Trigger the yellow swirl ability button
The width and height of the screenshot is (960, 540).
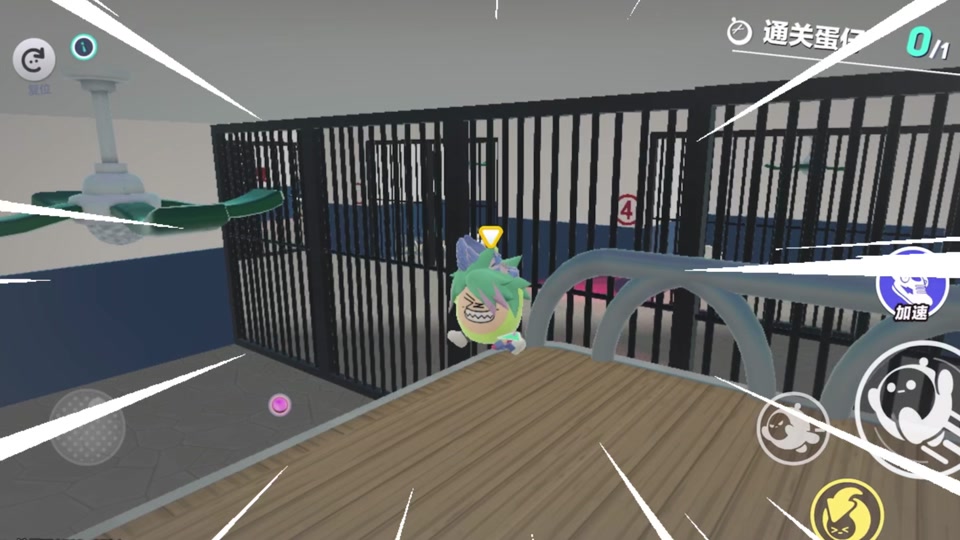[846, 510]
